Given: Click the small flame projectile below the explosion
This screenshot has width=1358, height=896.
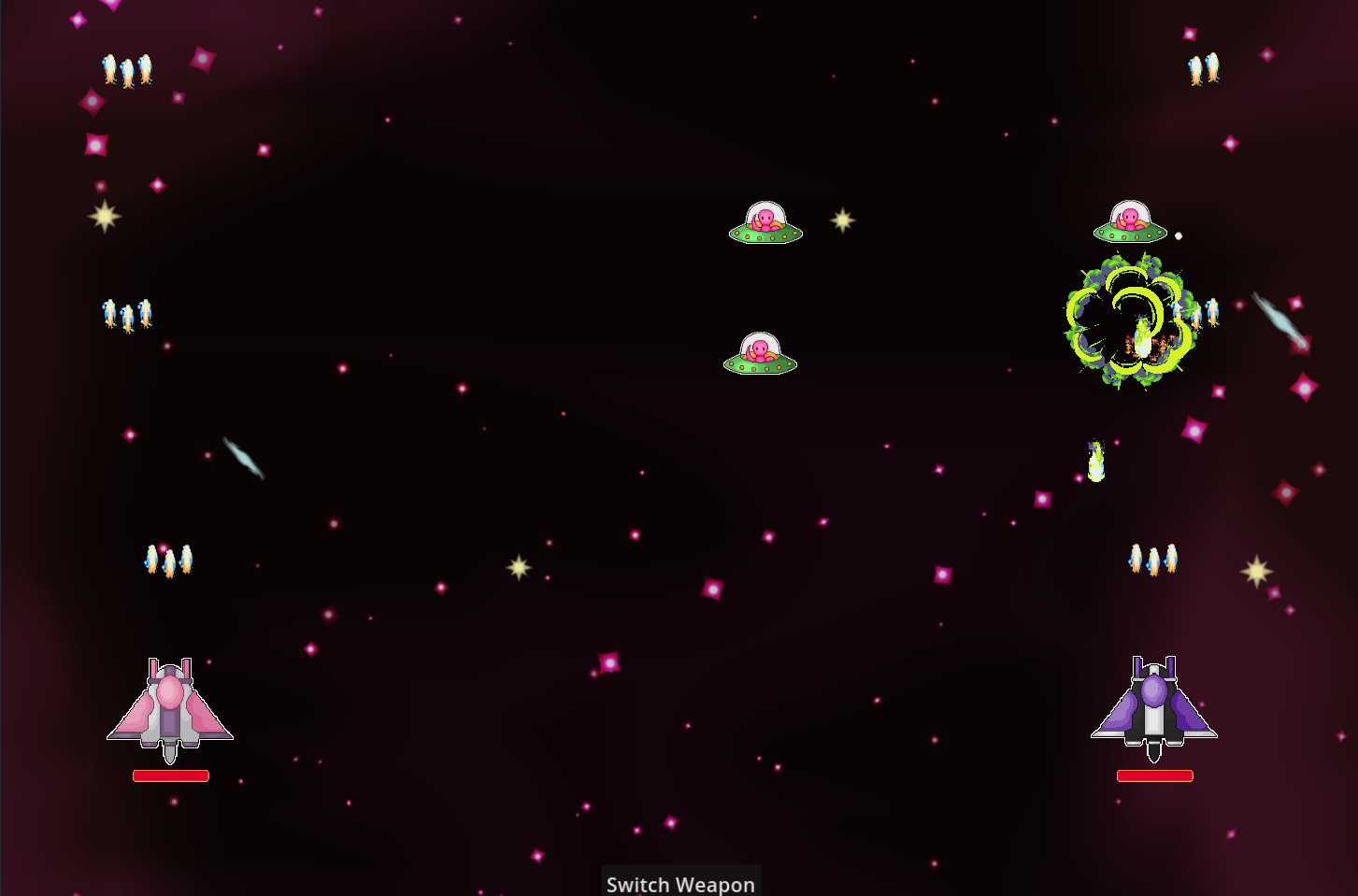Looking at the screenshot, I should [x=1095, y=460].
